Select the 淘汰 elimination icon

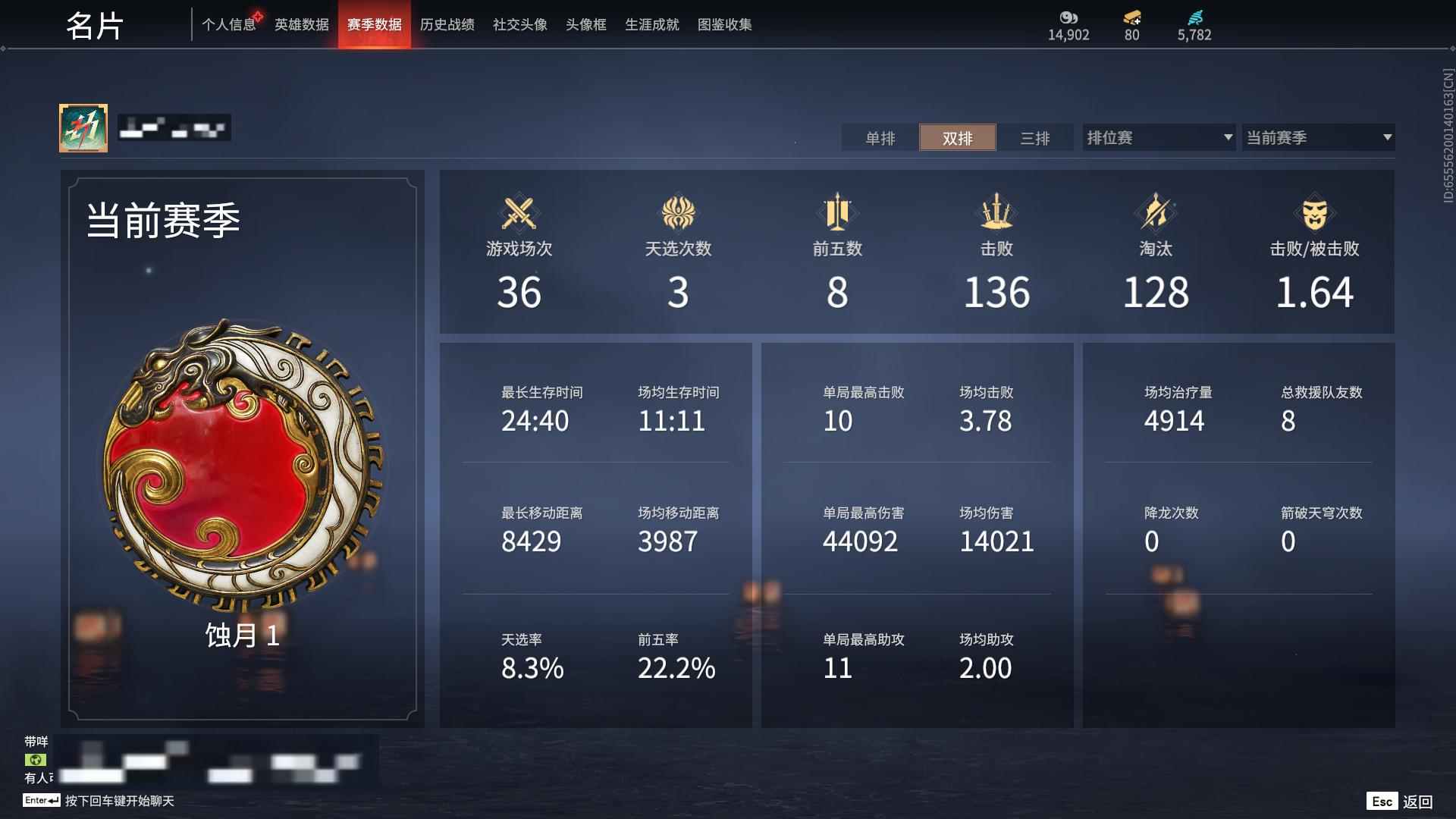[1154, 215]
